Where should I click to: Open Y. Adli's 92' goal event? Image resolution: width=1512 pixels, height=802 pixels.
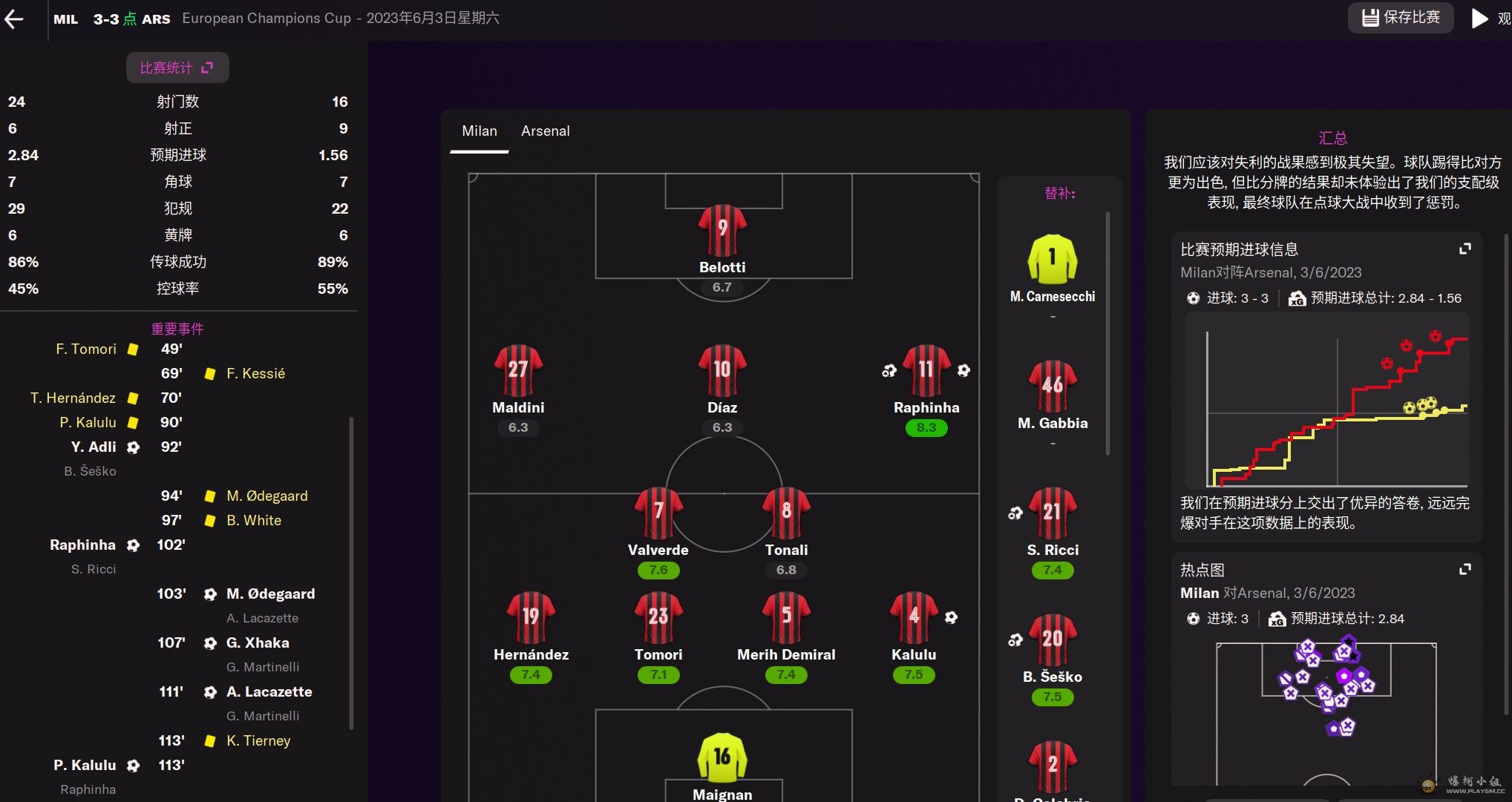click(94, 447)
